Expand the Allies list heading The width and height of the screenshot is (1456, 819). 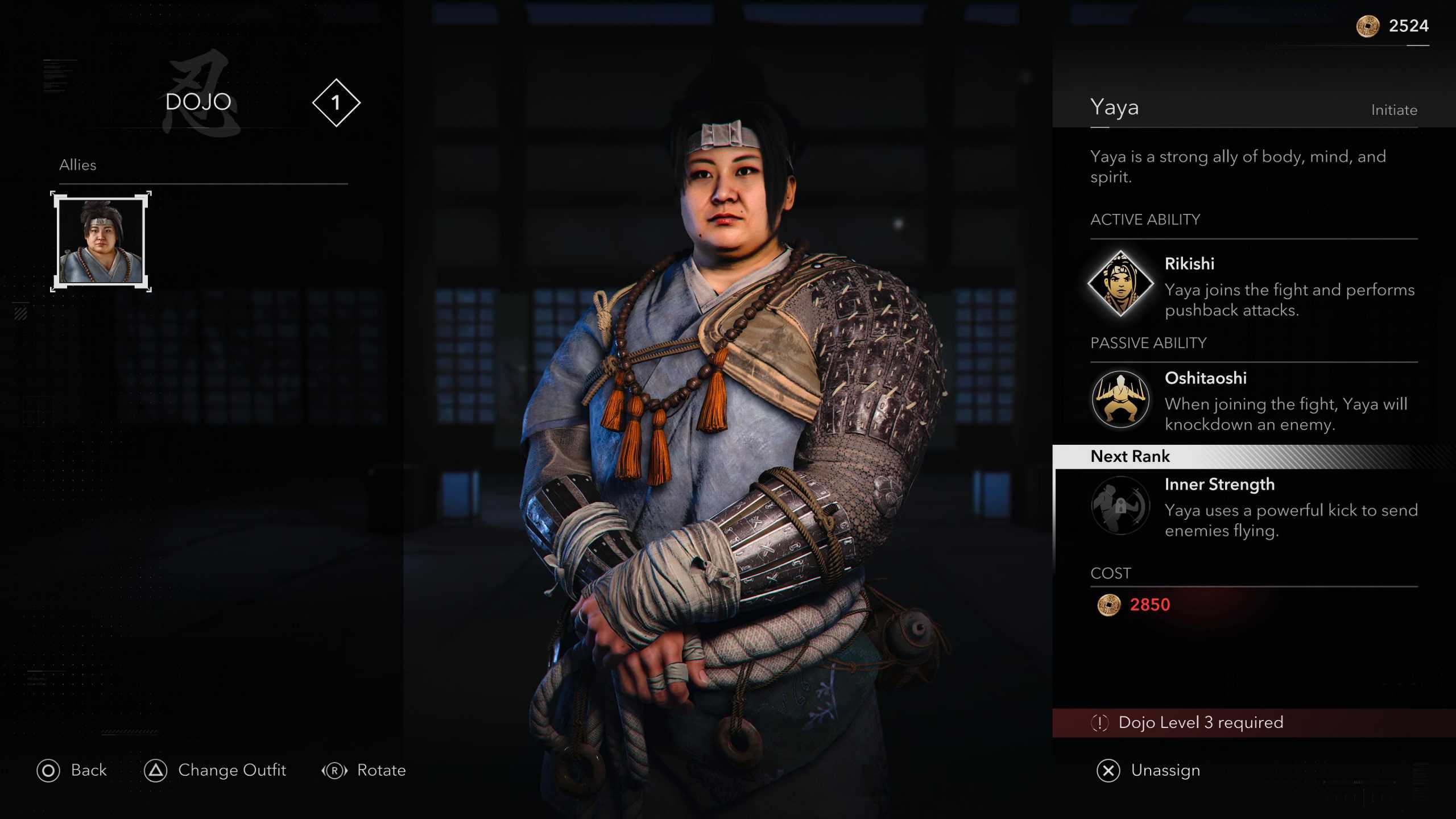(78, 165)
